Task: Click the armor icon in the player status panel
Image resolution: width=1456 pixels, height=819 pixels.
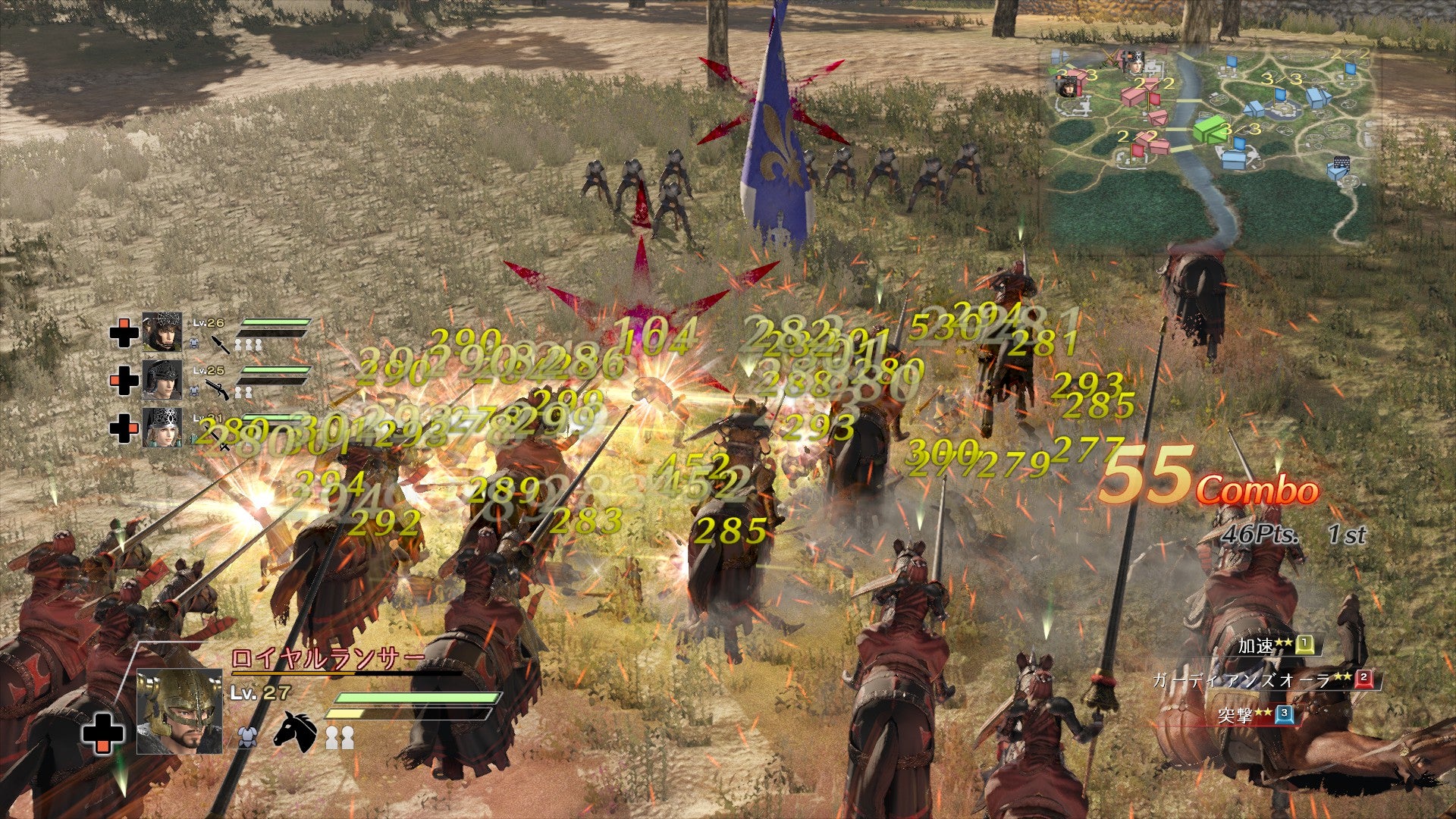Action: [246, 737]
